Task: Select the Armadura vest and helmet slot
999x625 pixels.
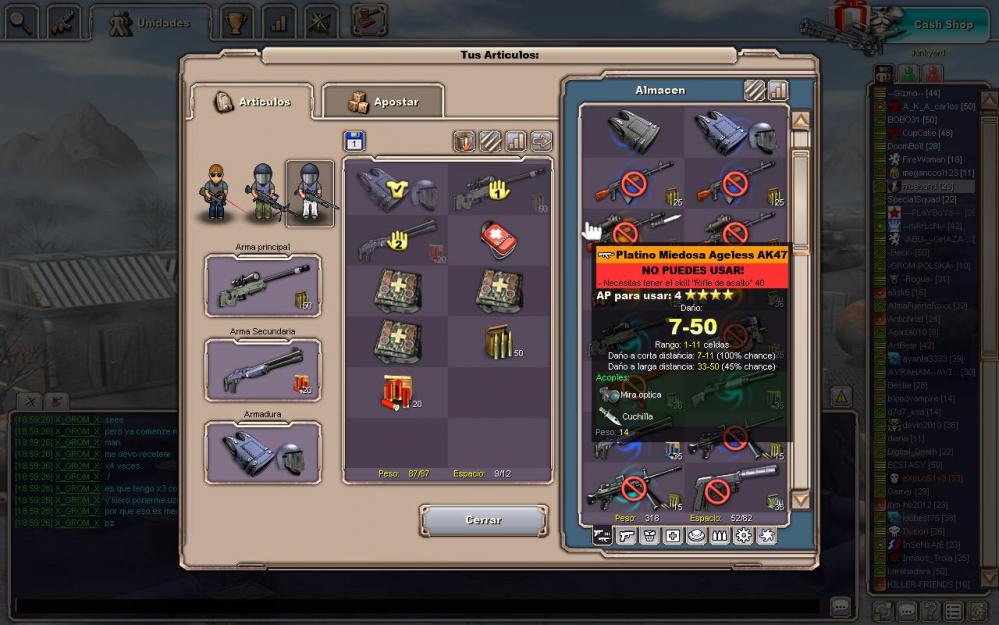Action: (x=262, y=452)
